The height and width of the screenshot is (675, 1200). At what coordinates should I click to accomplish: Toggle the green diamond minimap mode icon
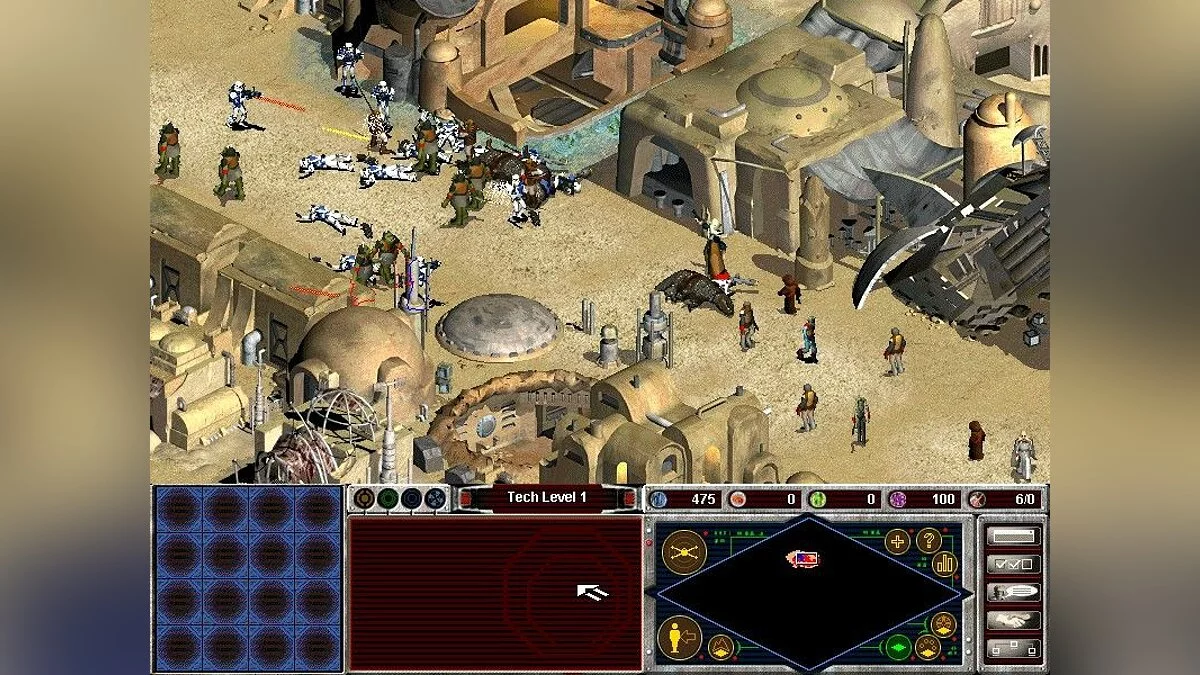coord(898,646)
